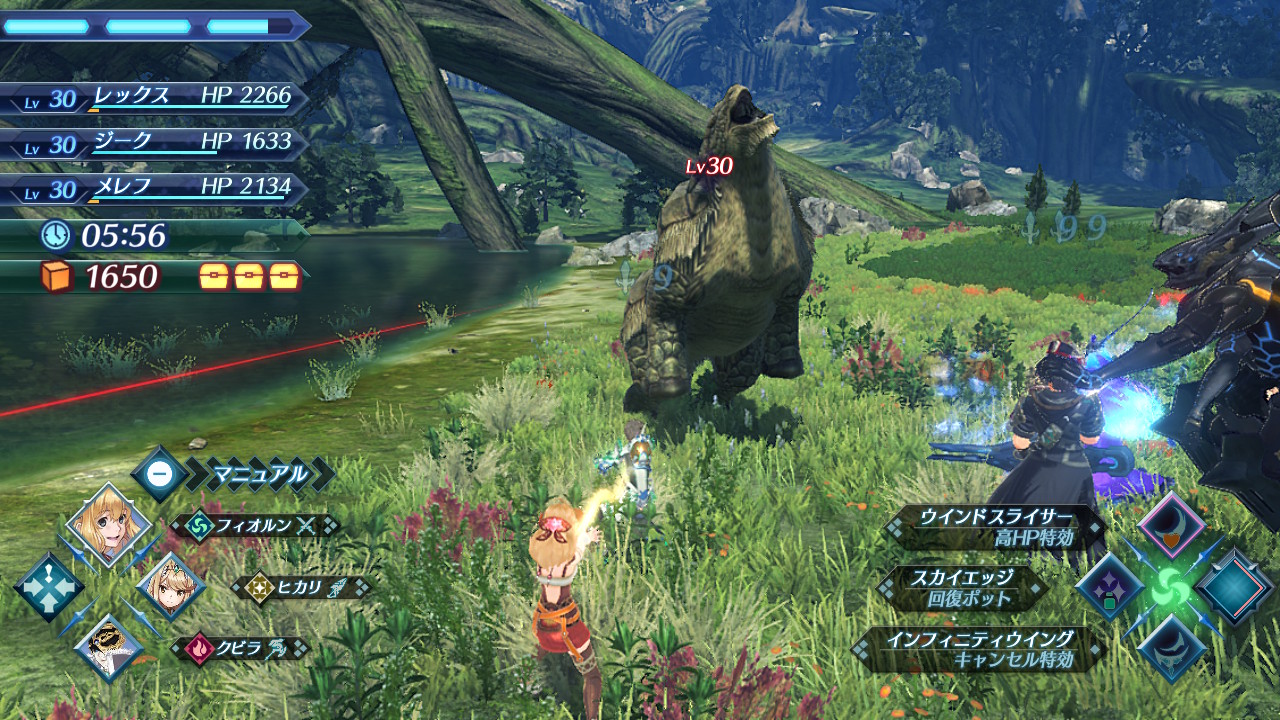Viewport: 1280px width, 720px height.
Task: Activate the four-arrow blade switch icon
Action: click(x=49, y=587)
